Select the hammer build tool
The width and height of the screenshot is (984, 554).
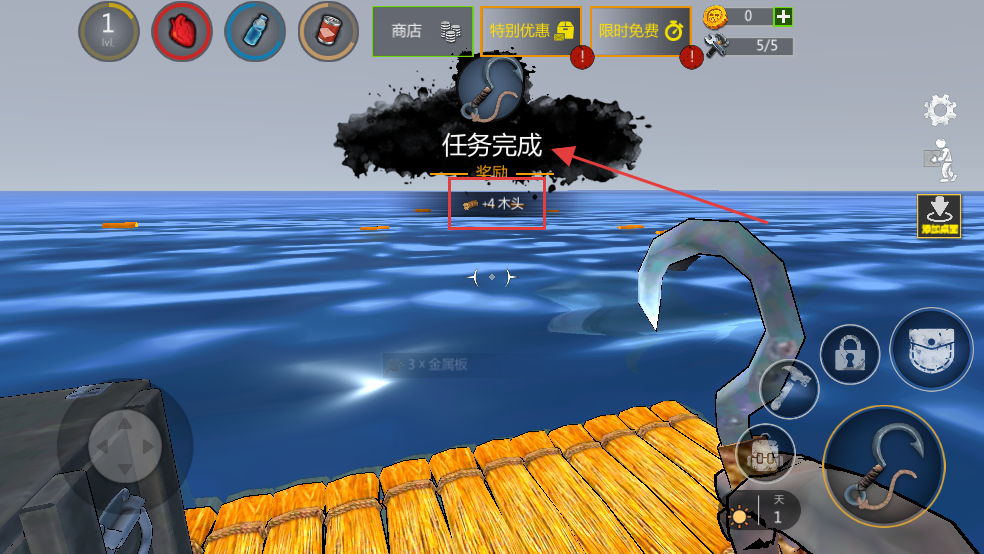(x=789, y=388)
